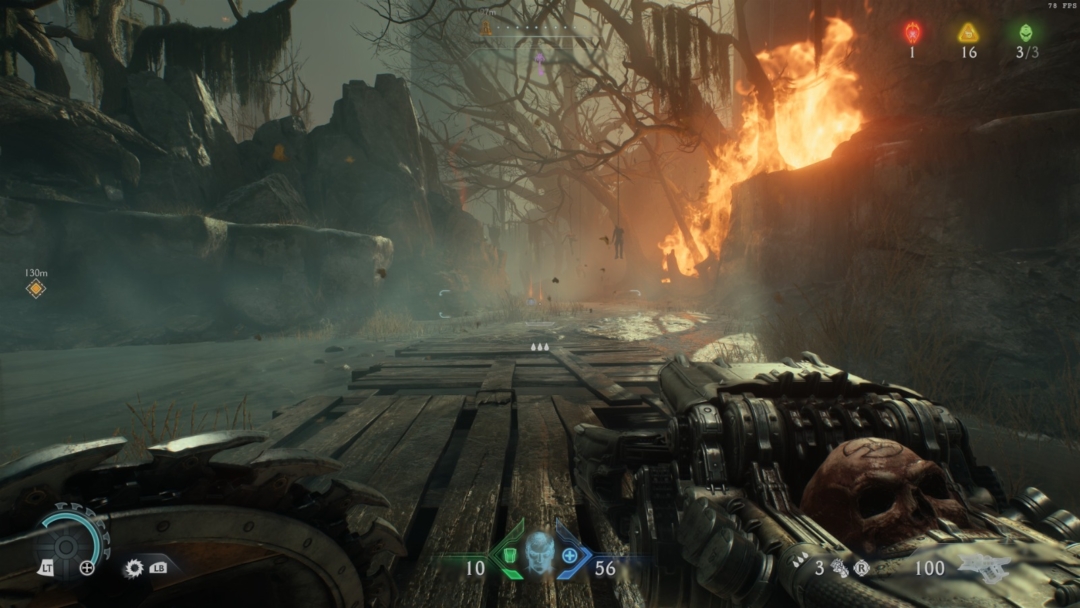The image size is (1080, 608).
Task: Click the melee fist charges icon
Action: [839, 568]
